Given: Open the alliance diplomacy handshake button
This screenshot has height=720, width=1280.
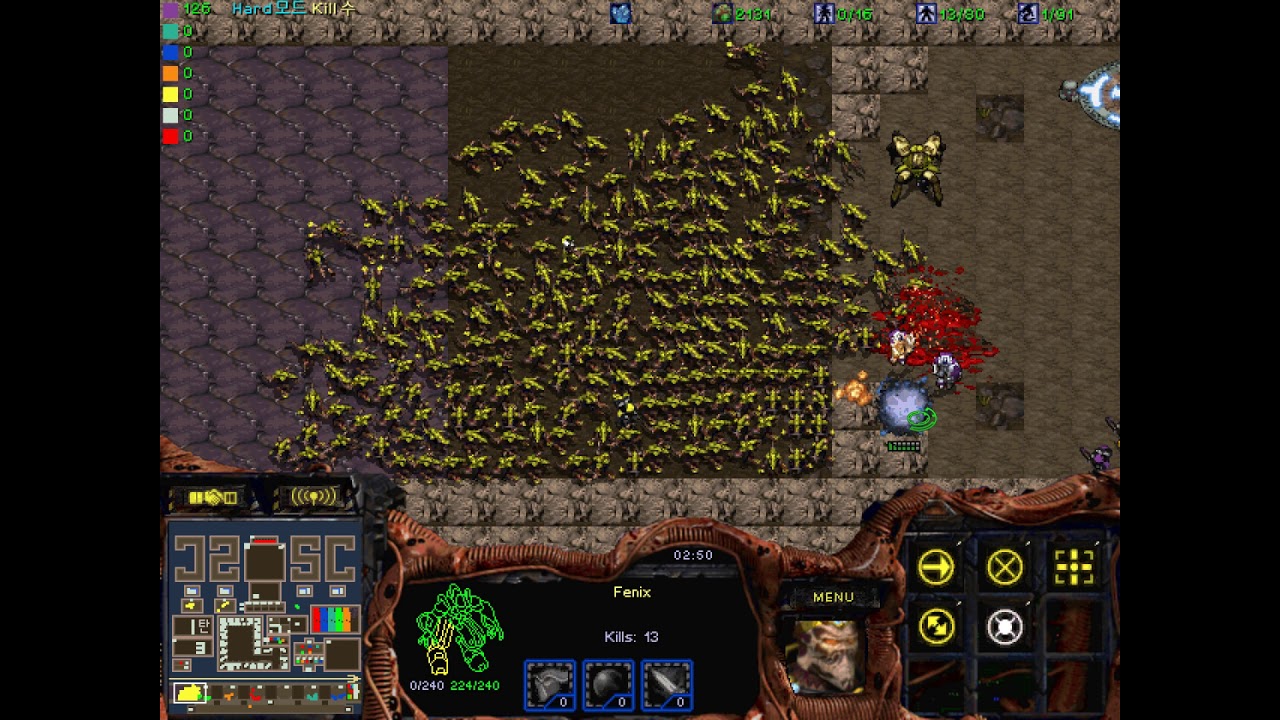Looking at the screenshot, I should pos(213,497).
